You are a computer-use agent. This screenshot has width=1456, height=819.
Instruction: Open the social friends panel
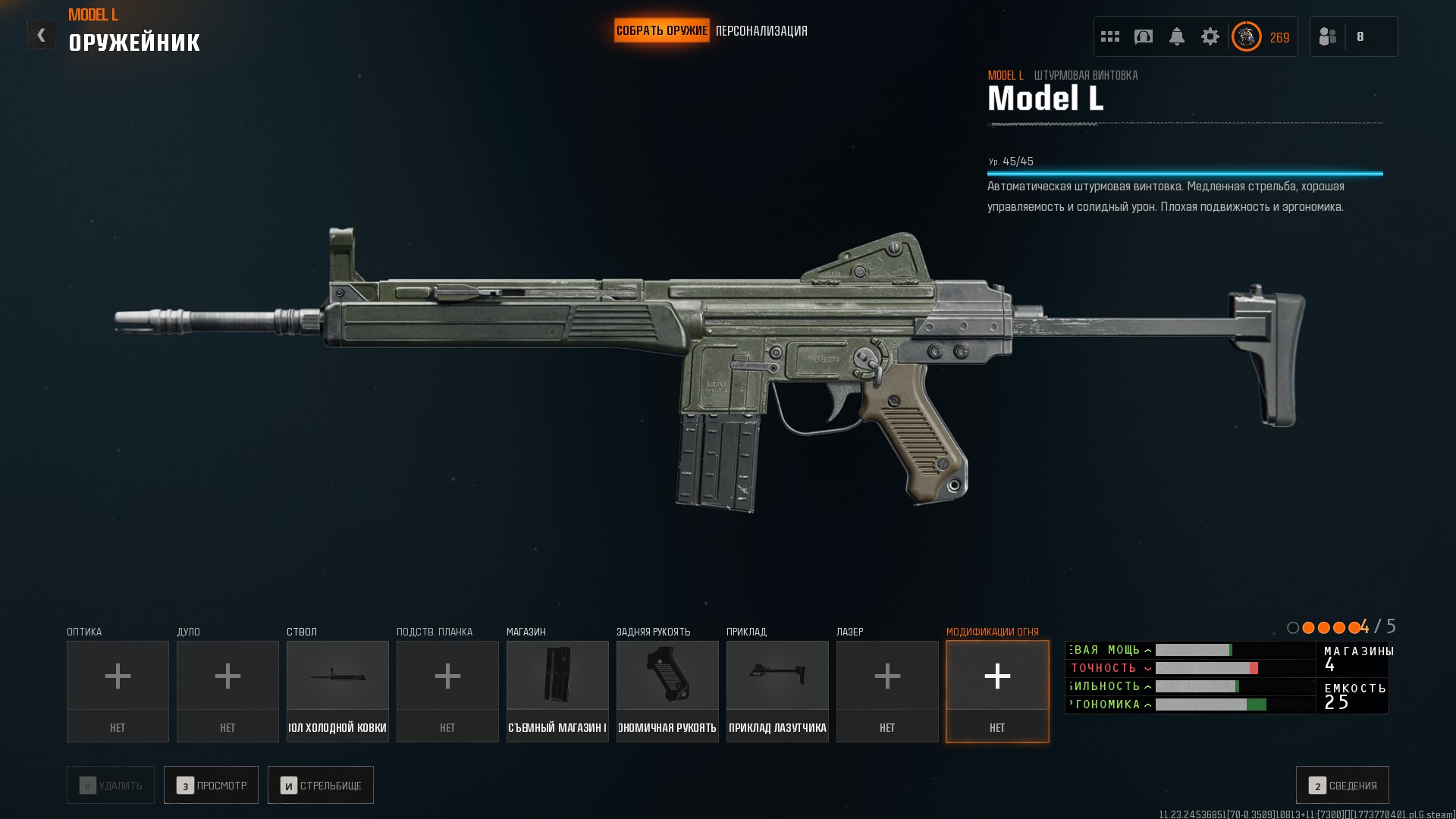1328,36
